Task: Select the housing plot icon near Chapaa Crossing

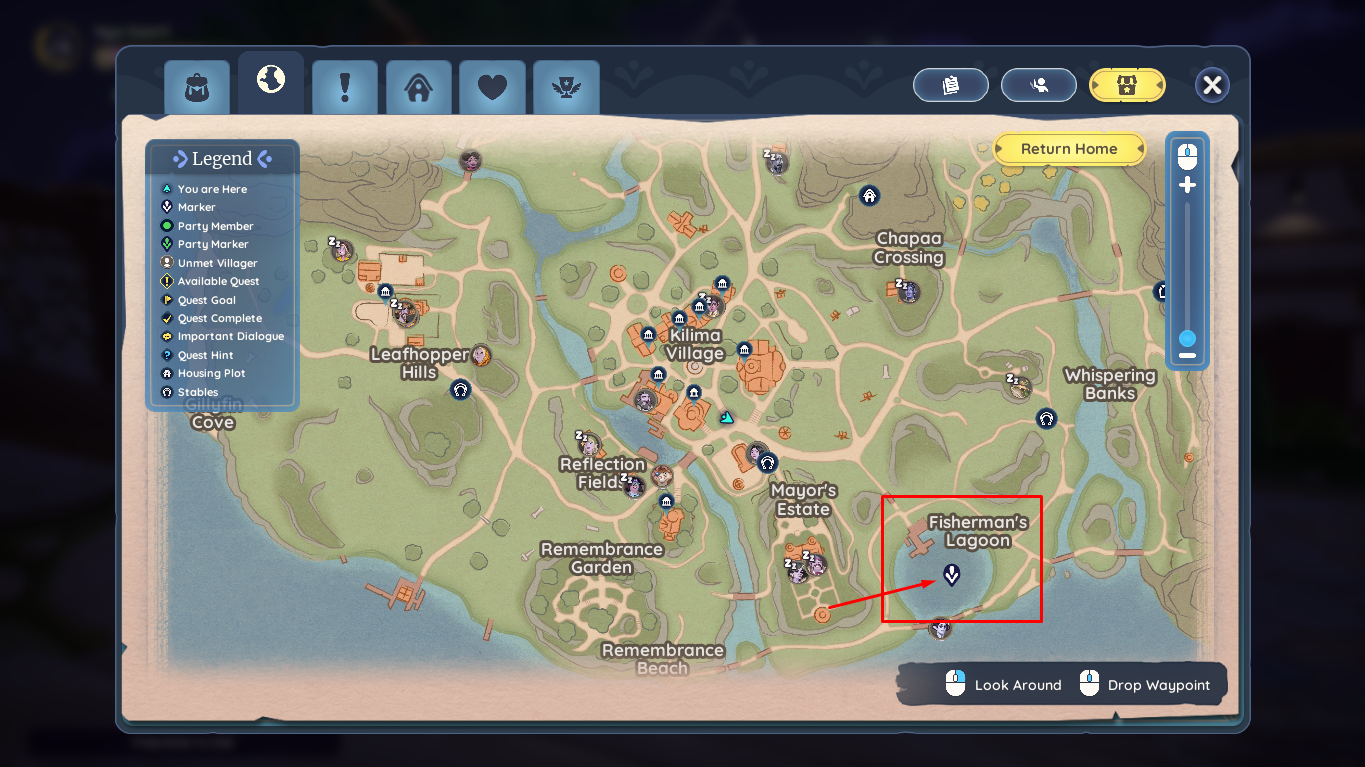Action: tap(868, 195)
